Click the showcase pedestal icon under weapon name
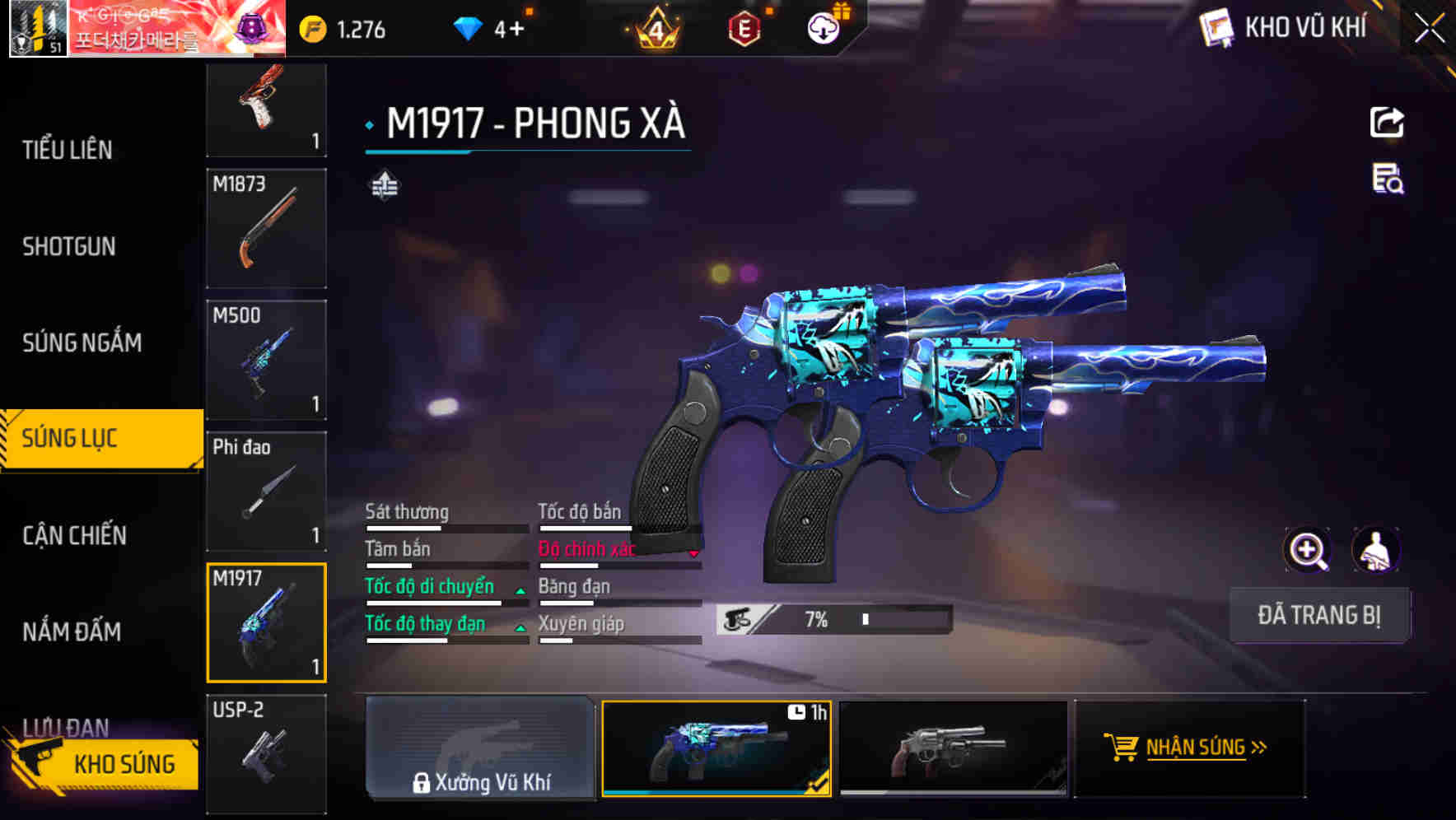The width and height of the screenshot is (1456, 820). point(382,185)
